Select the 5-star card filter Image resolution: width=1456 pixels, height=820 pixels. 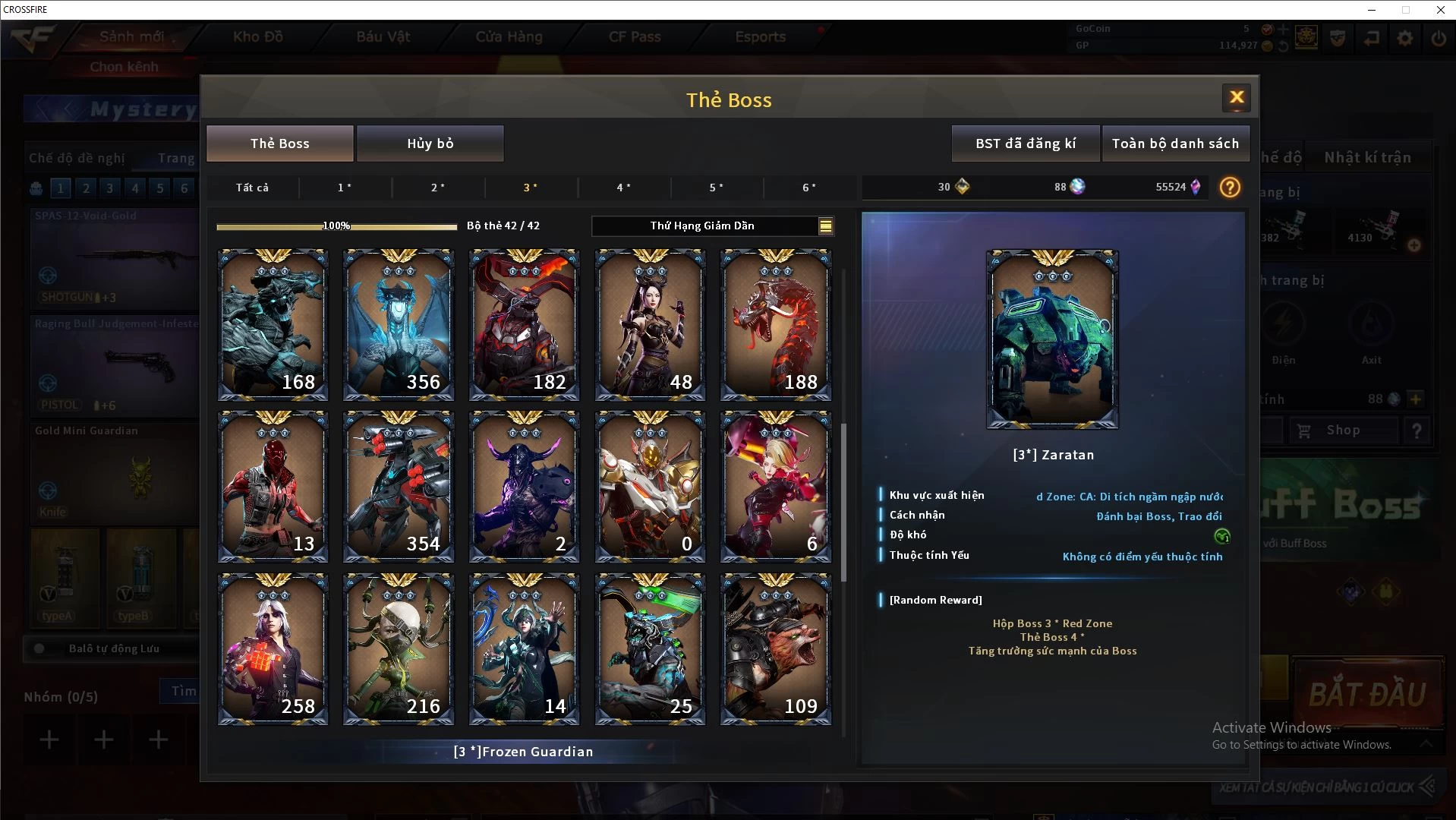(x=716, y=188)
